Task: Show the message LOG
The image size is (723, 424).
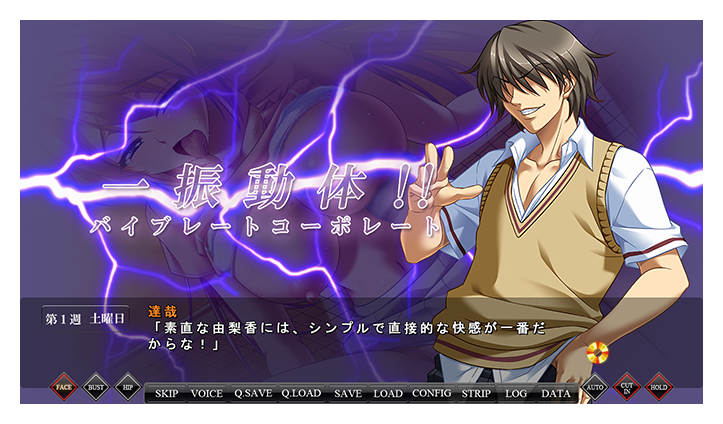Action: point(516,393)
